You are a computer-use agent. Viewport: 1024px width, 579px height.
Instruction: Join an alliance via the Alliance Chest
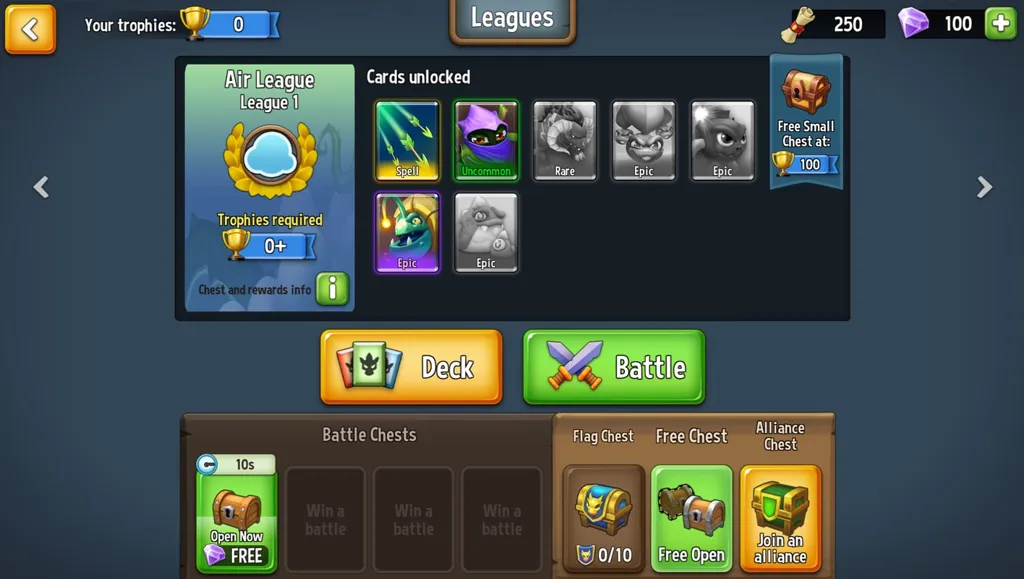click(x=780, y=519)
